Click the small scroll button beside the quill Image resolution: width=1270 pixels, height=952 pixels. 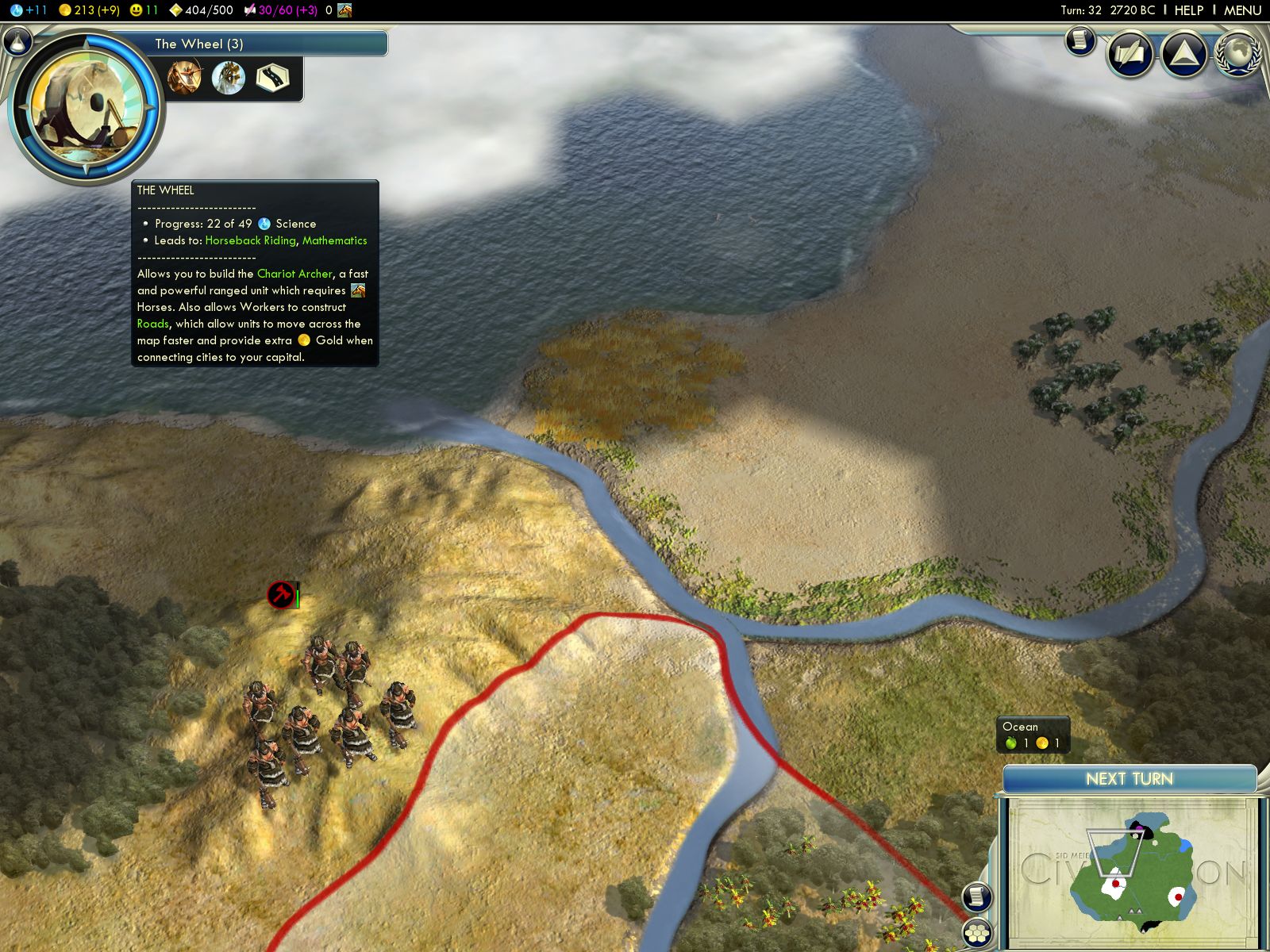(1079, 40)
